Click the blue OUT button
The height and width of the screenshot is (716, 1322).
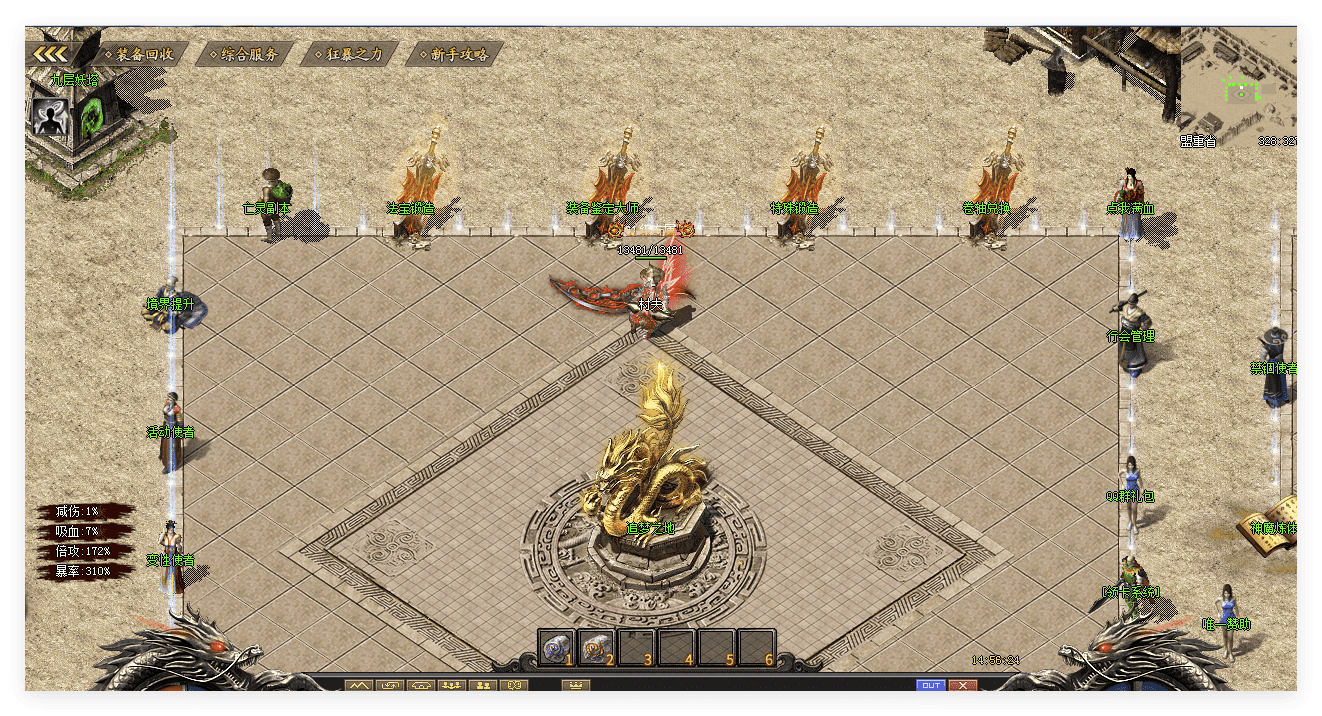(x=930, y=685)
